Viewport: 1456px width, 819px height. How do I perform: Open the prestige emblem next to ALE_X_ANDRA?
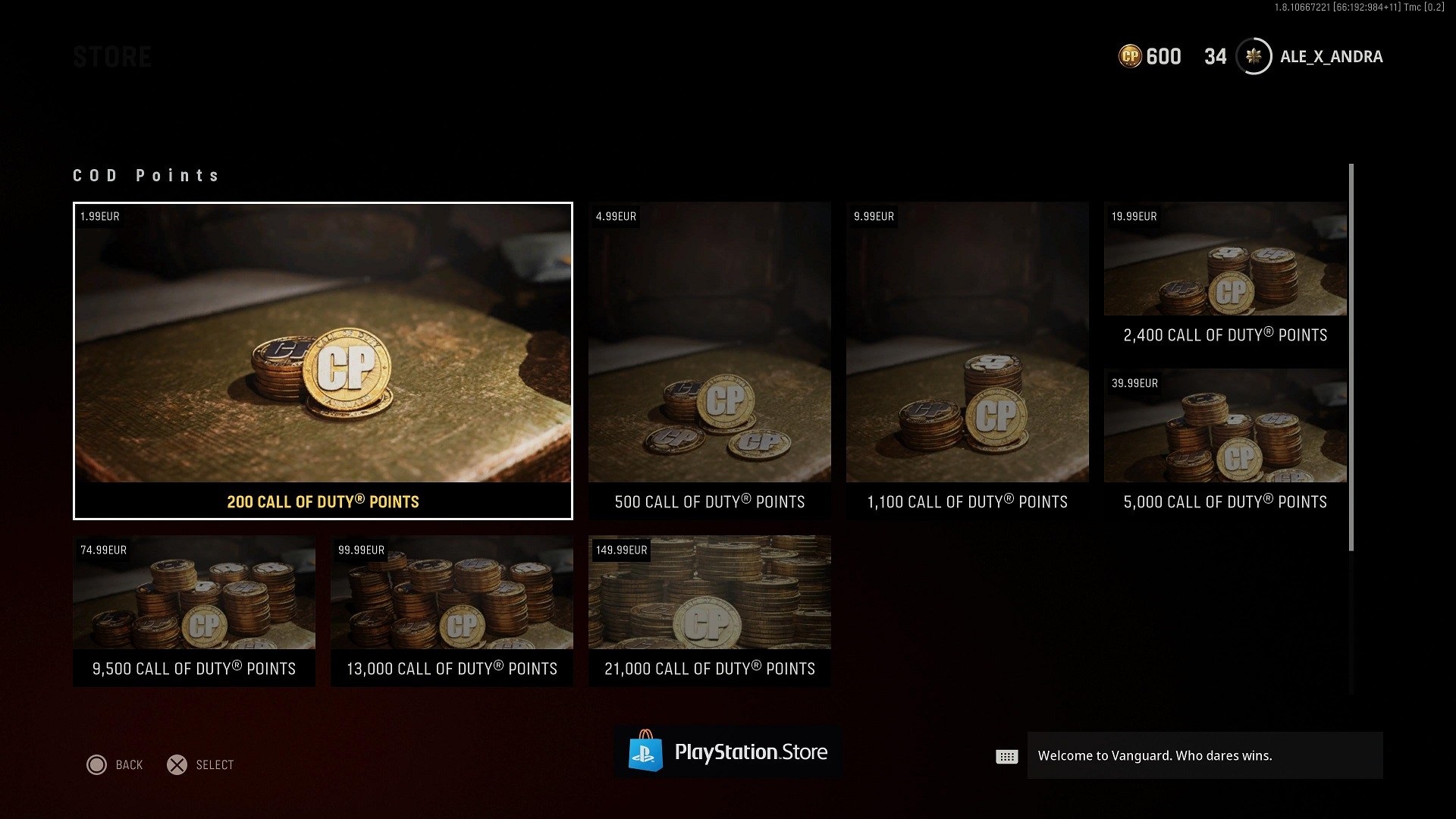pos(1254,57)
